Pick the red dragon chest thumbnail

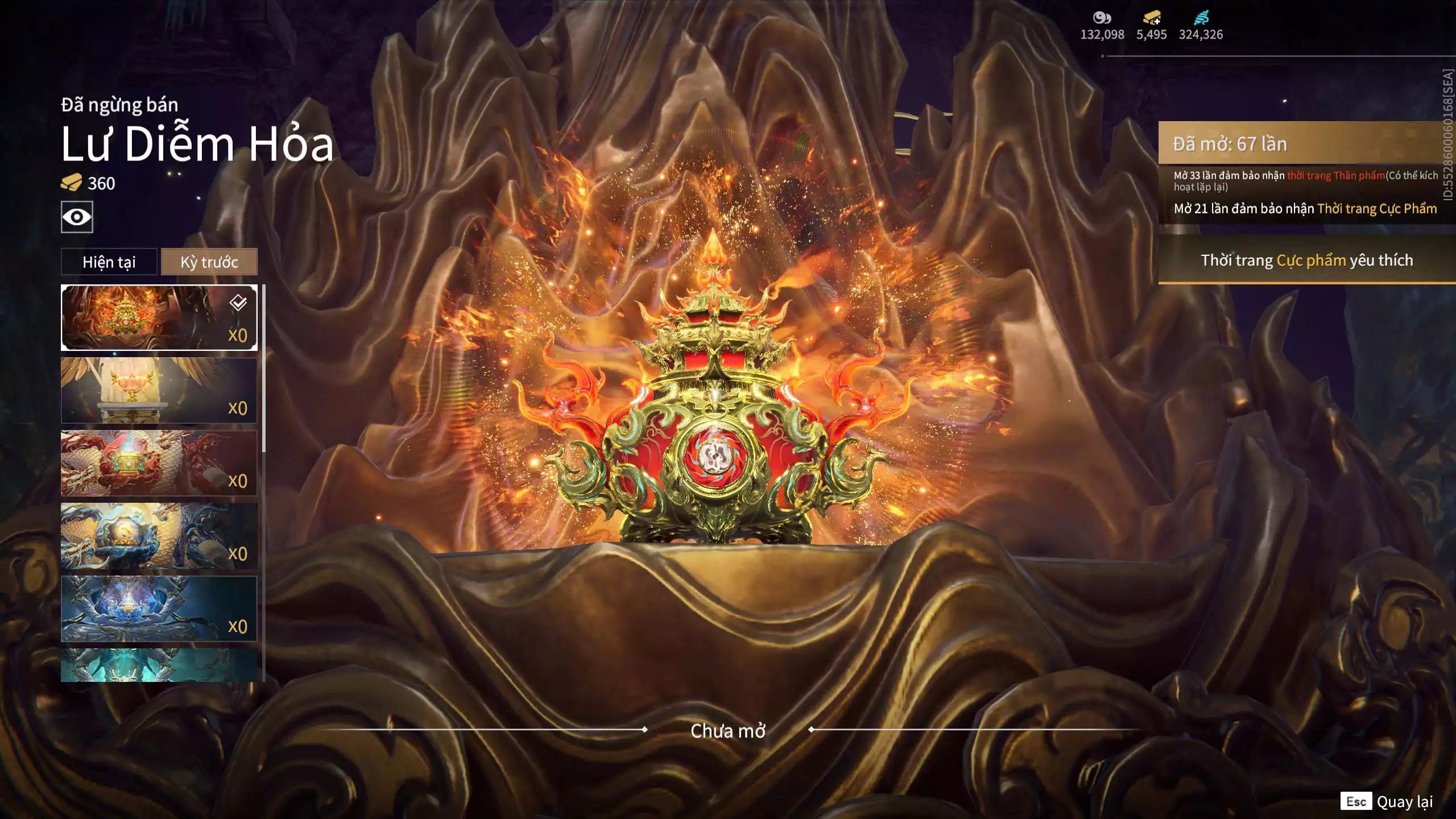point(159,463)
